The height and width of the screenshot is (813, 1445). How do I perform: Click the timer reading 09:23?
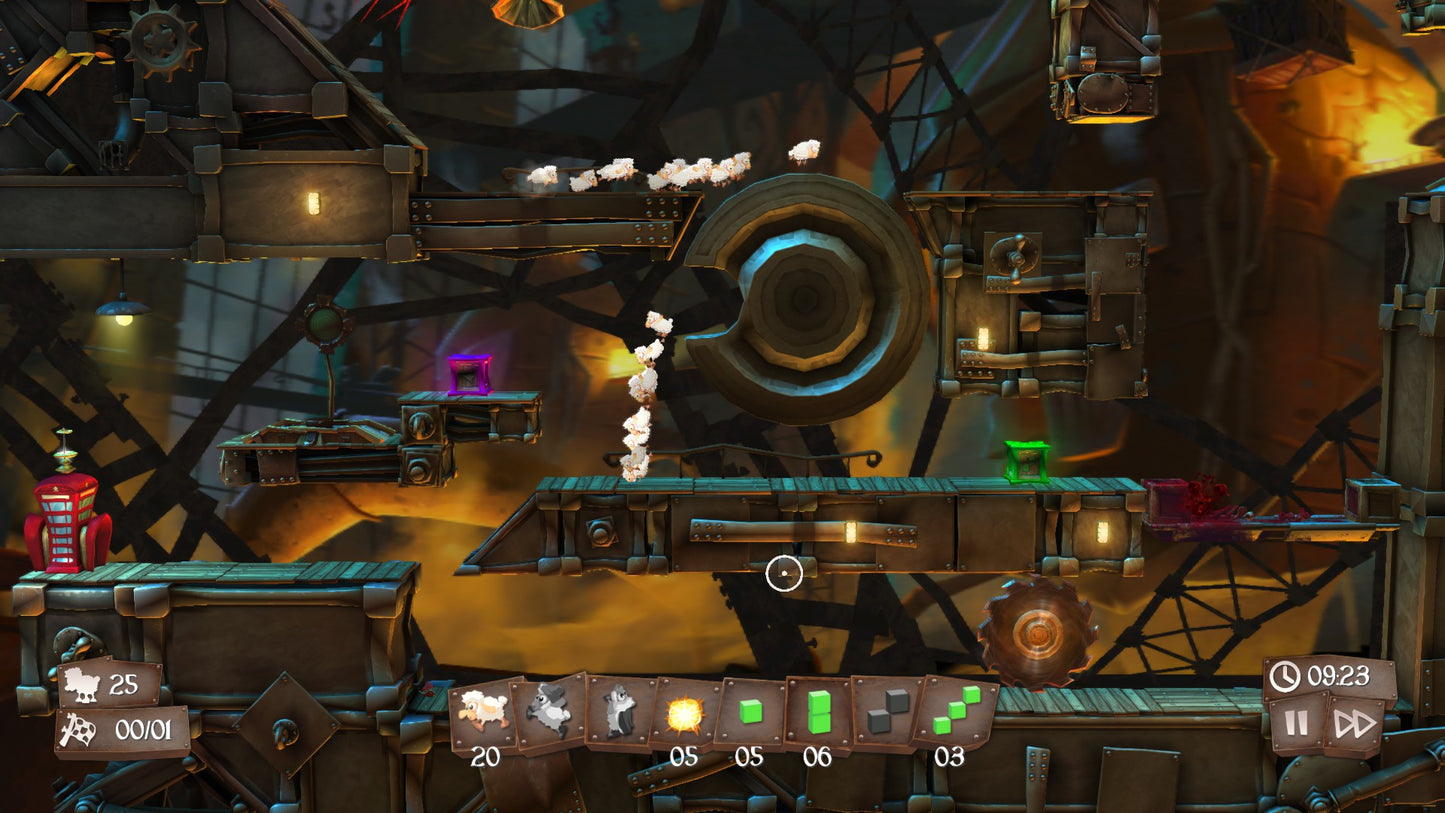(x=1335, y=677)
